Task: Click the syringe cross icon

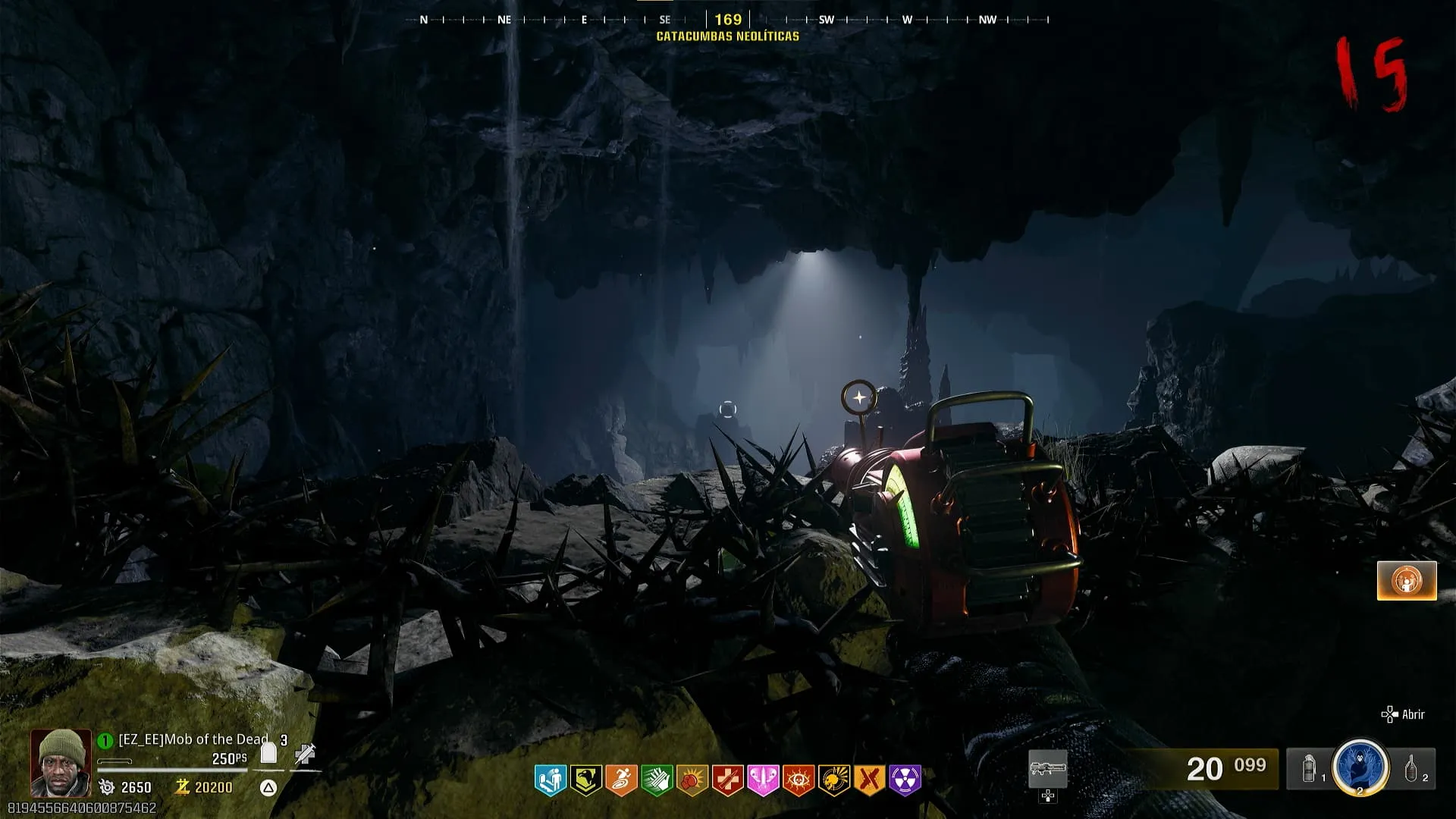Action: click(305, 754)
